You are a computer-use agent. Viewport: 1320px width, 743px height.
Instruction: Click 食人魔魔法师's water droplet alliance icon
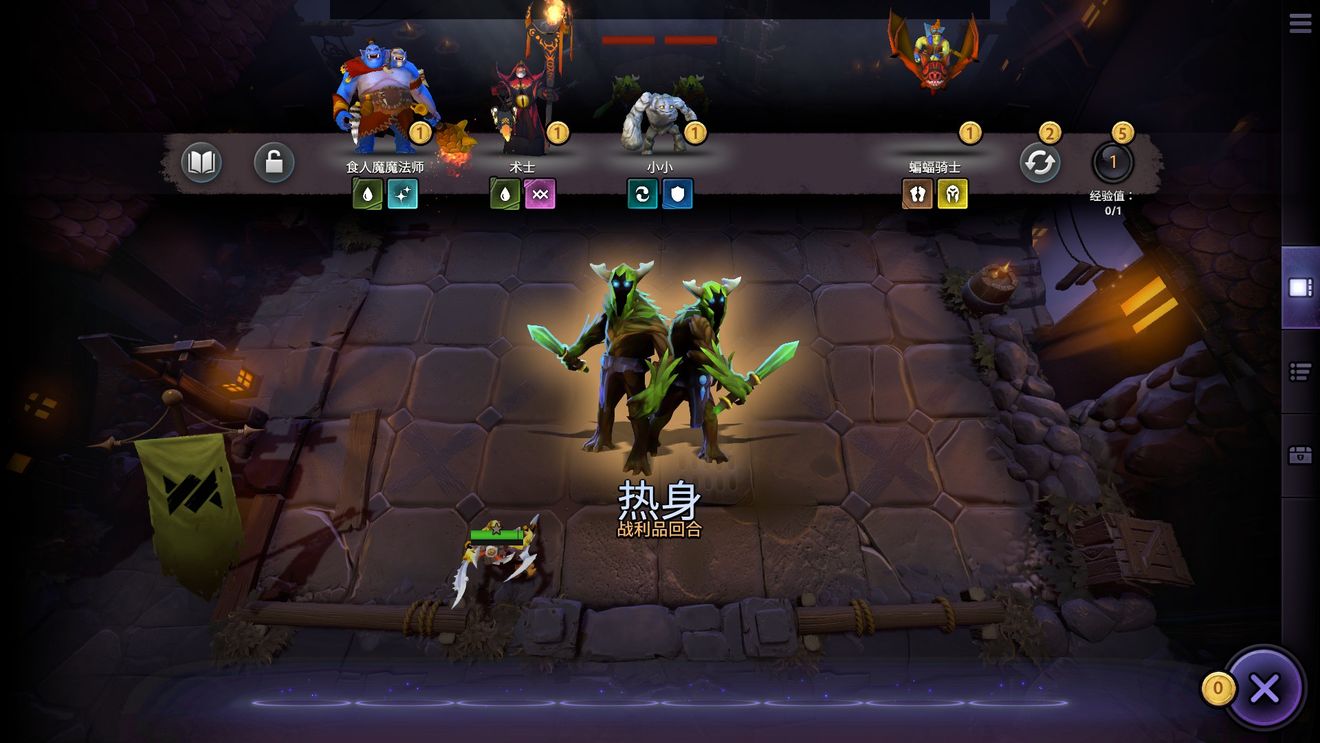pos(367,194)
